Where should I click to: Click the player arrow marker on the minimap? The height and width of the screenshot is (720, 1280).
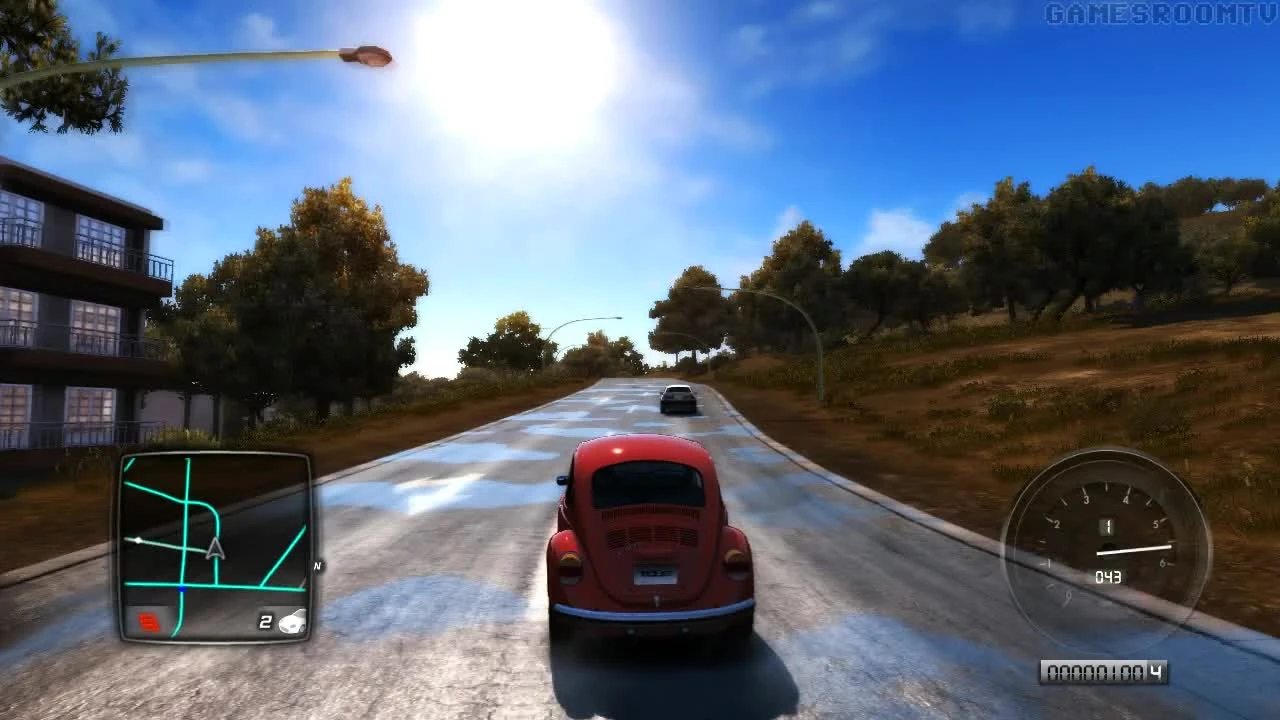(x=214, y=549)
